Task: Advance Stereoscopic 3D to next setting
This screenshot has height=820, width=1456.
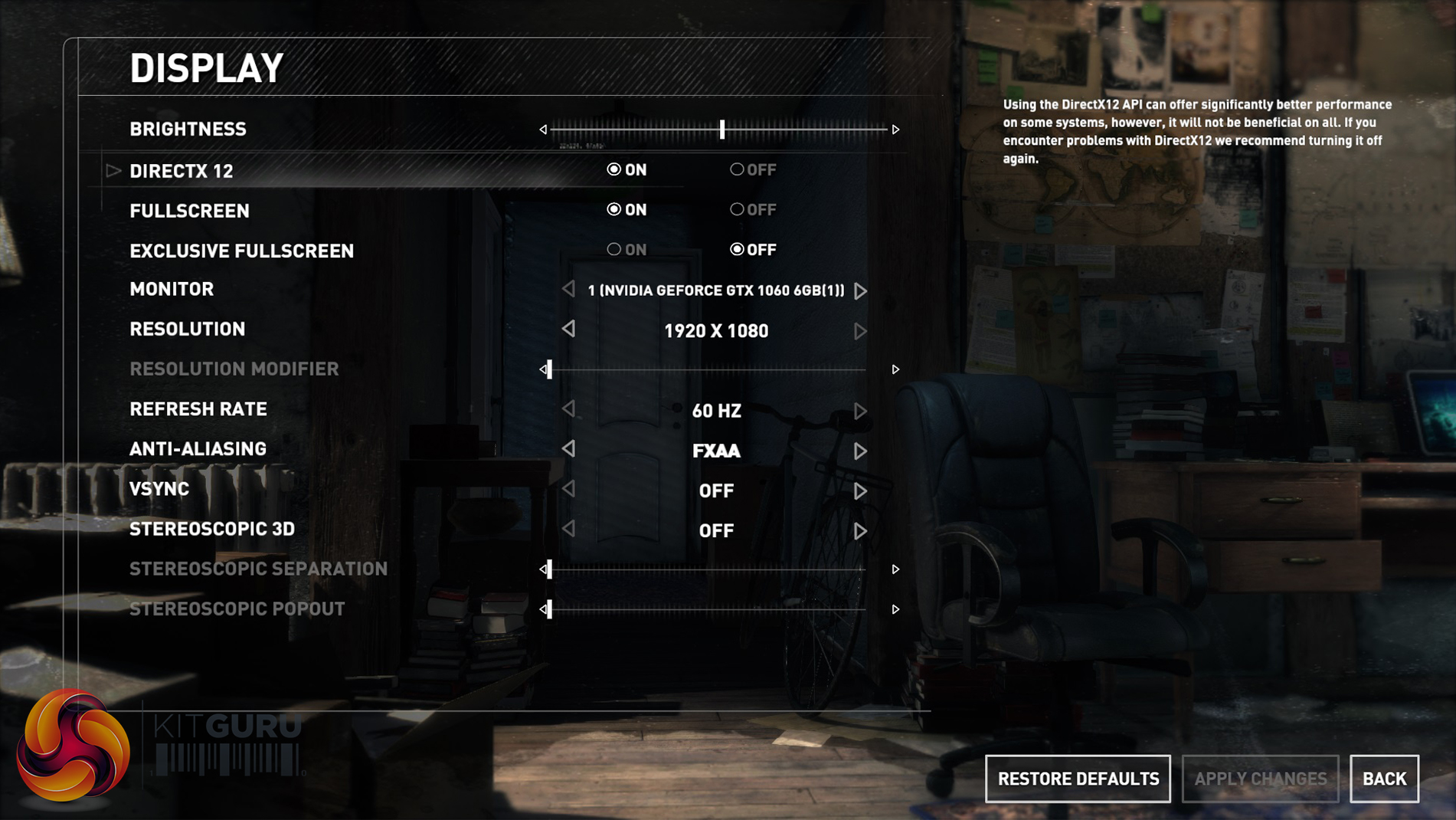Action: [x=860, y=530]
